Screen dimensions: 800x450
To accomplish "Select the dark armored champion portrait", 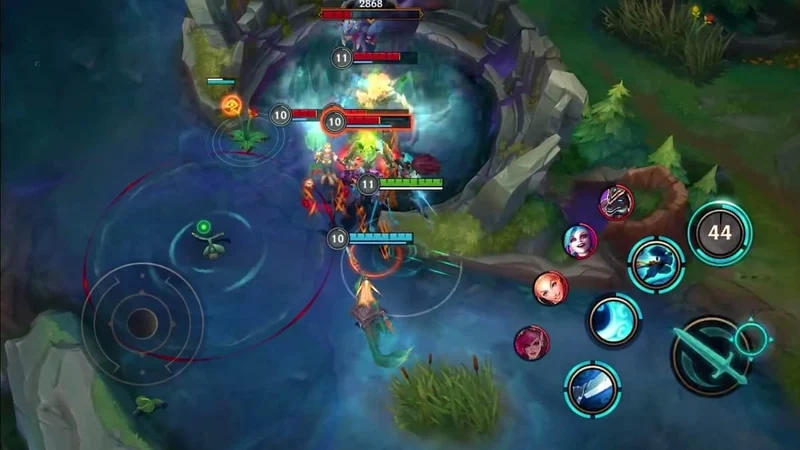I will [x=616, y=202].
